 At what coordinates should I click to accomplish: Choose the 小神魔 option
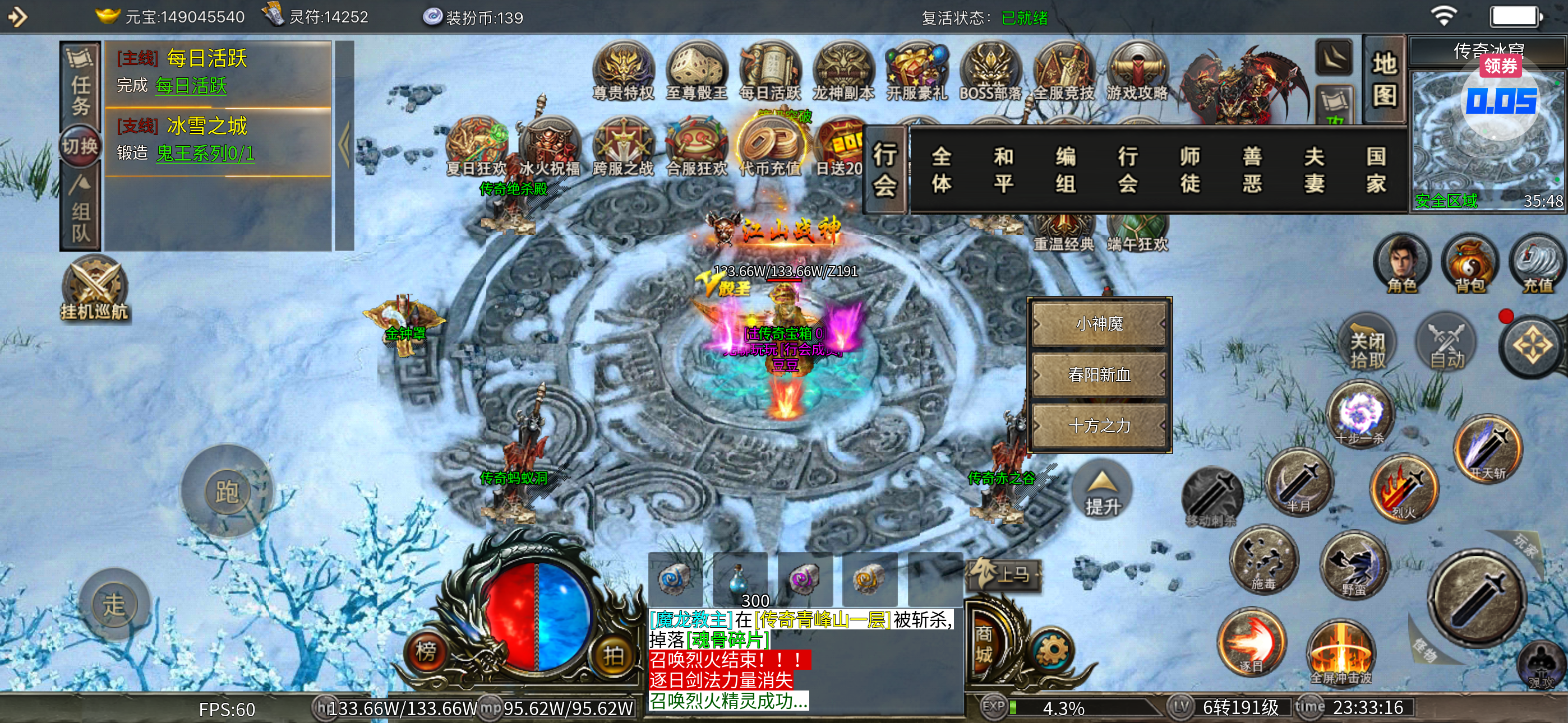(x=1099, y=324)
